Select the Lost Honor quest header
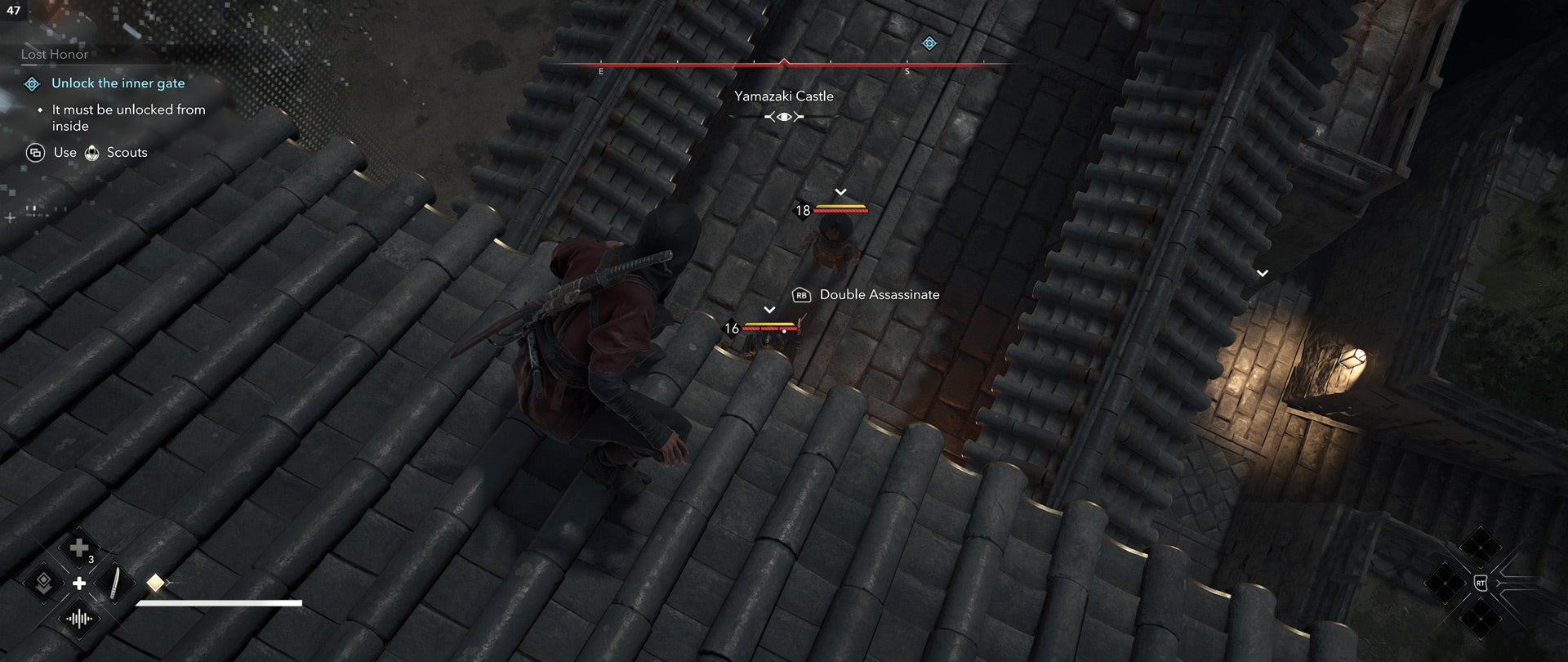Screen dimensions: 1568x662 53,54
